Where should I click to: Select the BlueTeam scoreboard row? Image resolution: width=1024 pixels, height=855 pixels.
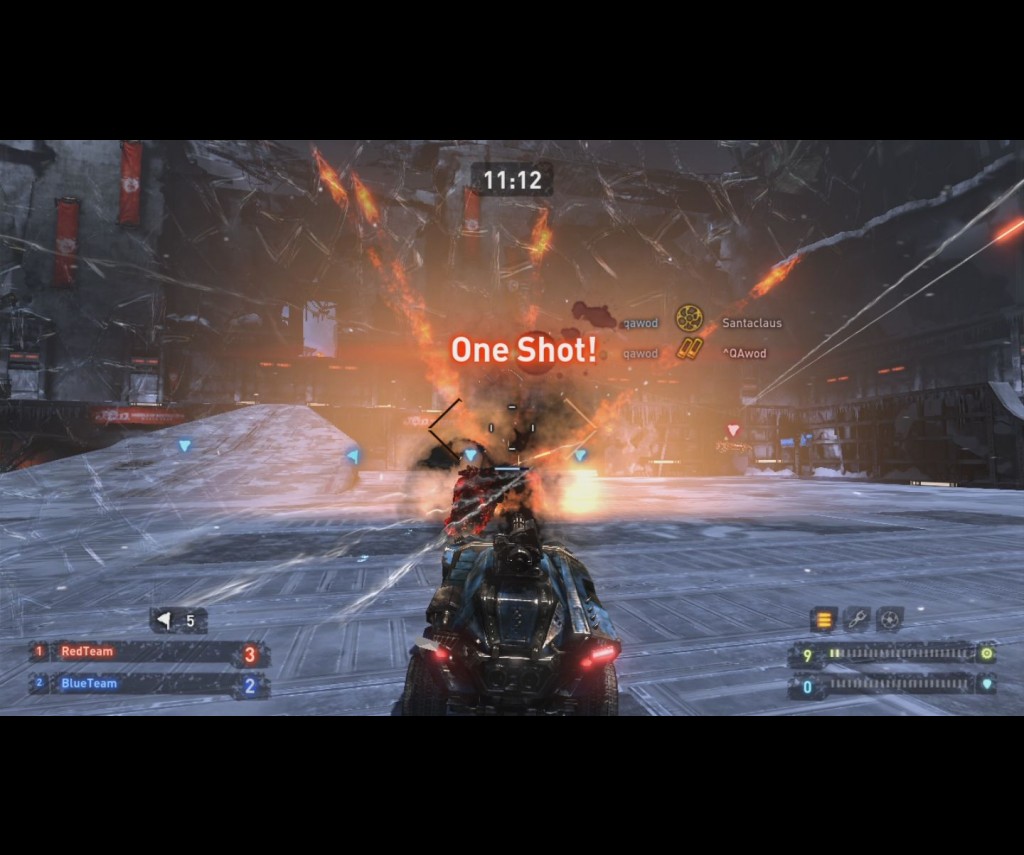click(148, 685)
